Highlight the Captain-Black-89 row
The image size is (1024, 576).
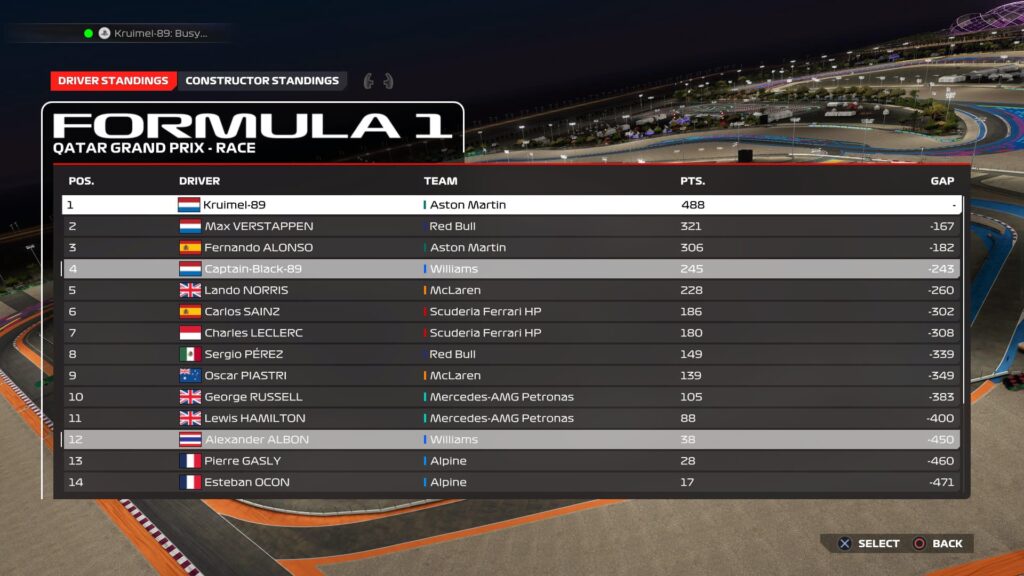(511, 269)
